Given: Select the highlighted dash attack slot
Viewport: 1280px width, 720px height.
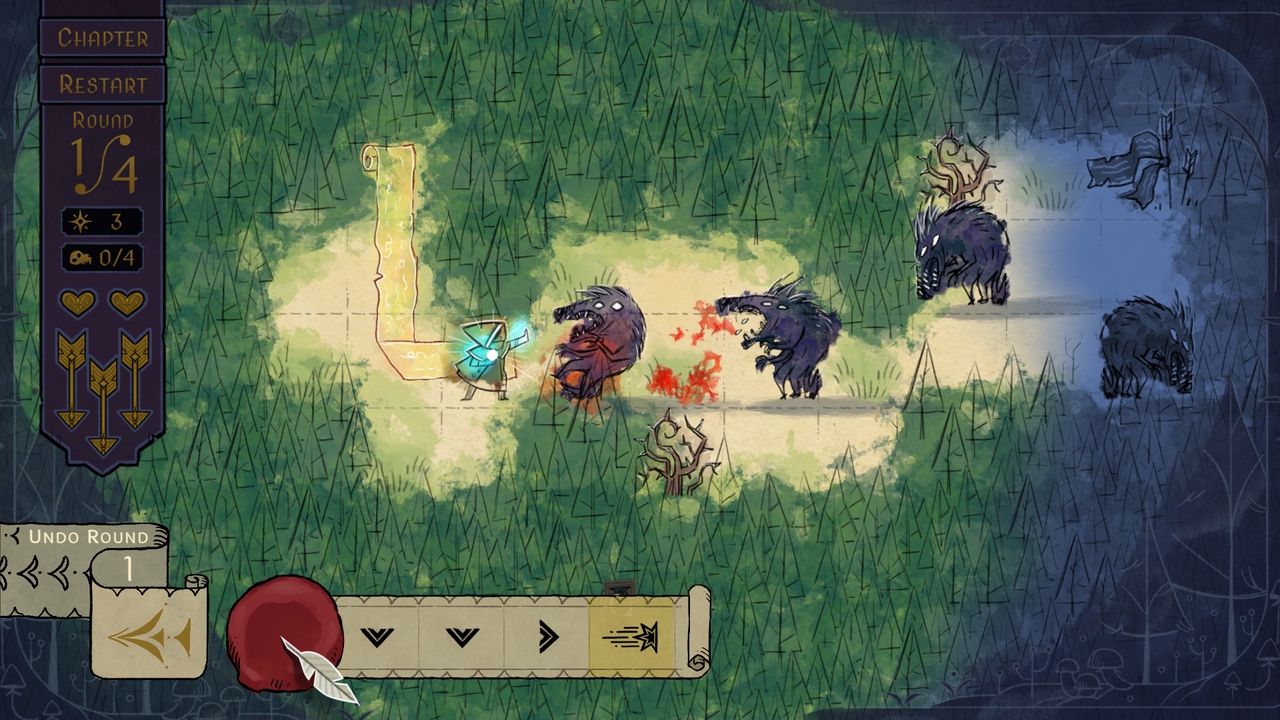Looking at the screenshot, I should 632,636.
